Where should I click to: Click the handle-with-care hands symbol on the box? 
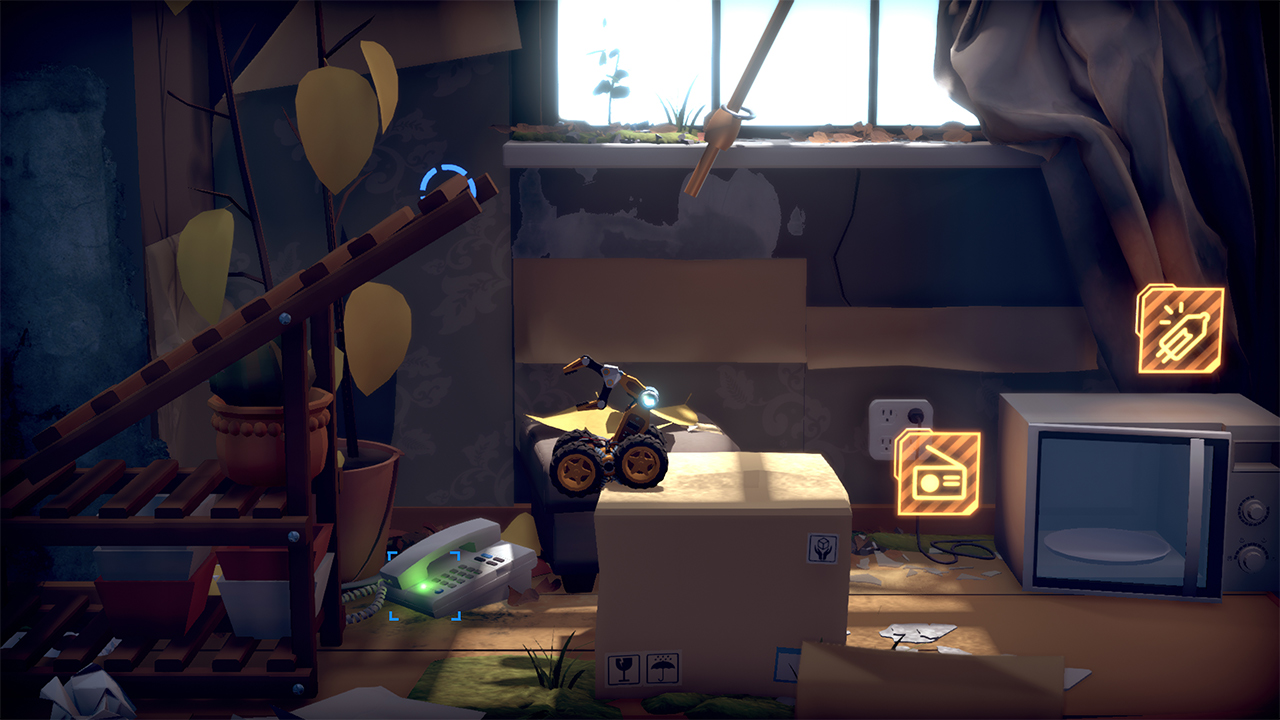(x=821, y=548)
